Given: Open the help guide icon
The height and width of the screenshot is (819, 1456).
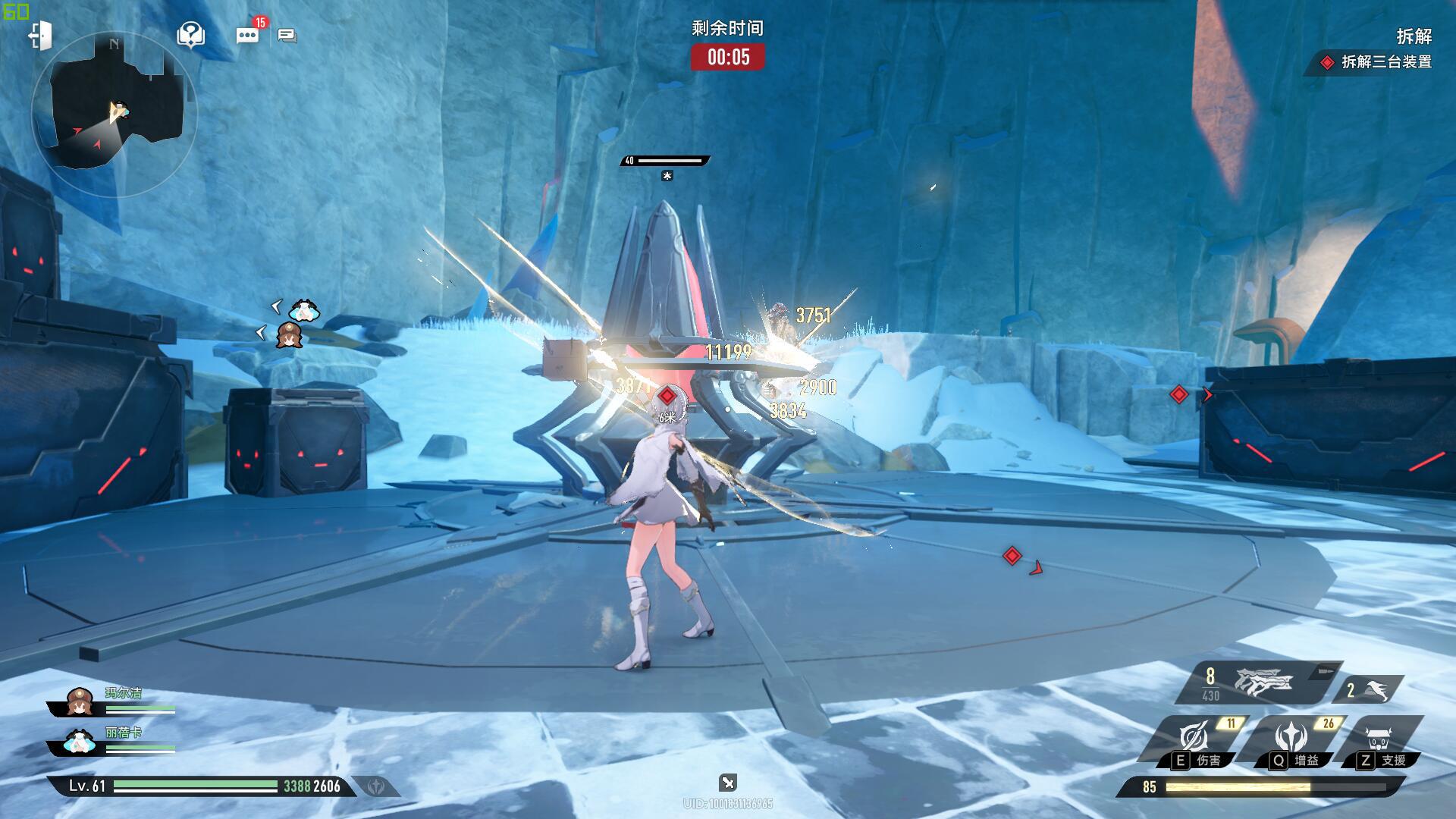Looking at the screenshot, I should click(x=190, y=35).
